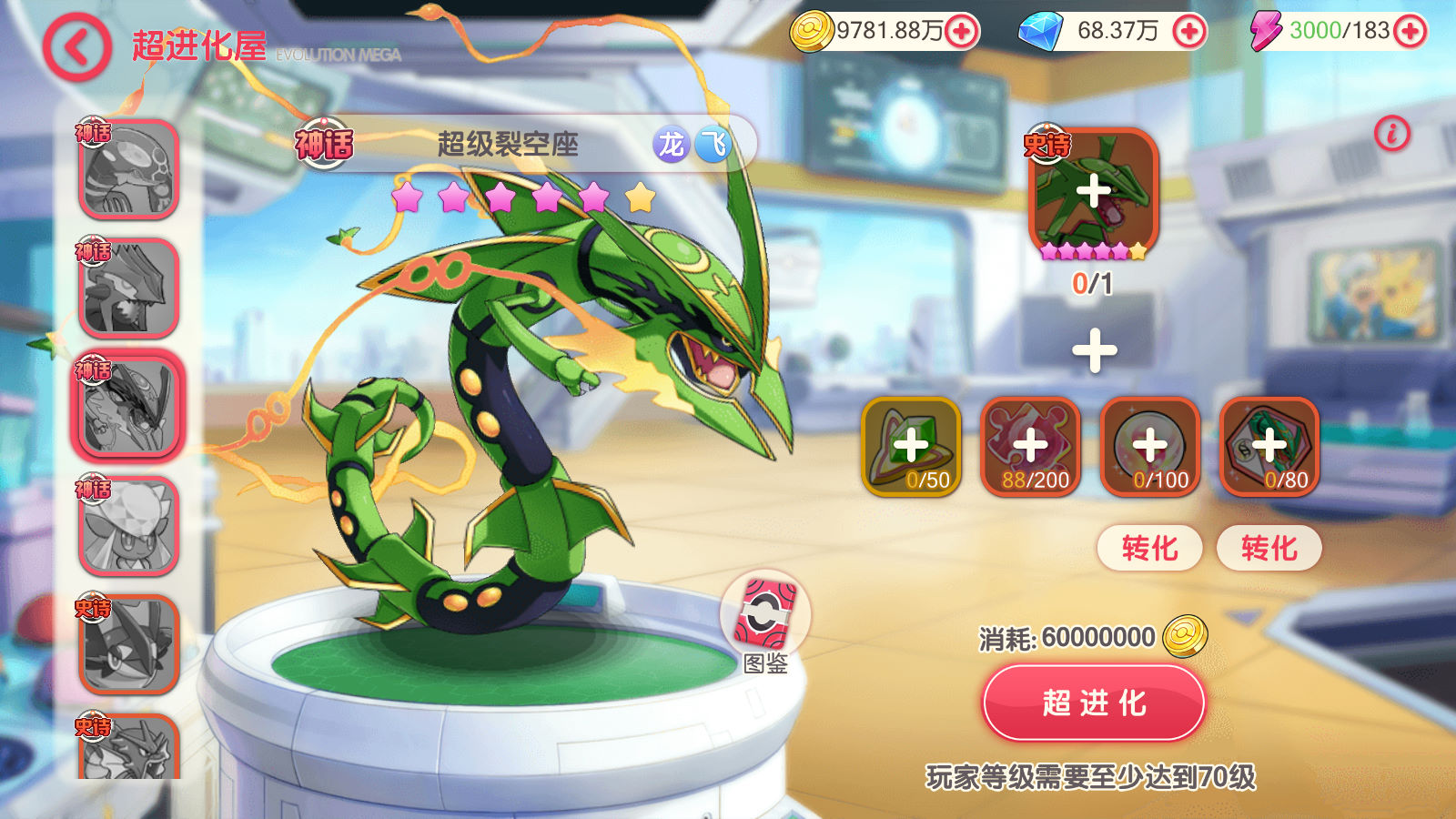Select the Greninja epic thumbnail
This screenshot has width=1456, height=819.
tap(128, 644)
